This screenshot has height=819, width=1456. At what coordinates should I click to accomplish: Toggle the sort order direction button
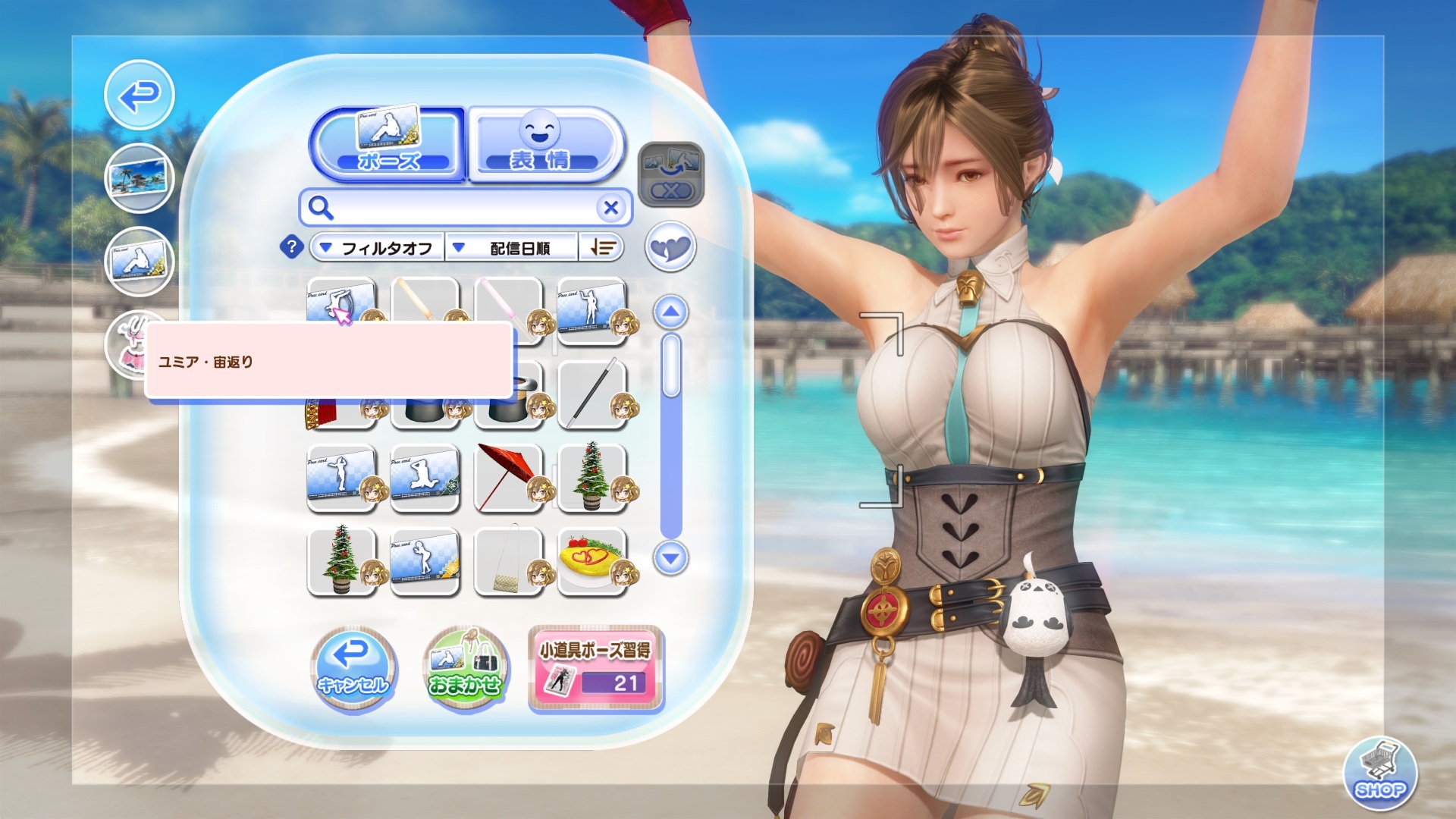602,248
